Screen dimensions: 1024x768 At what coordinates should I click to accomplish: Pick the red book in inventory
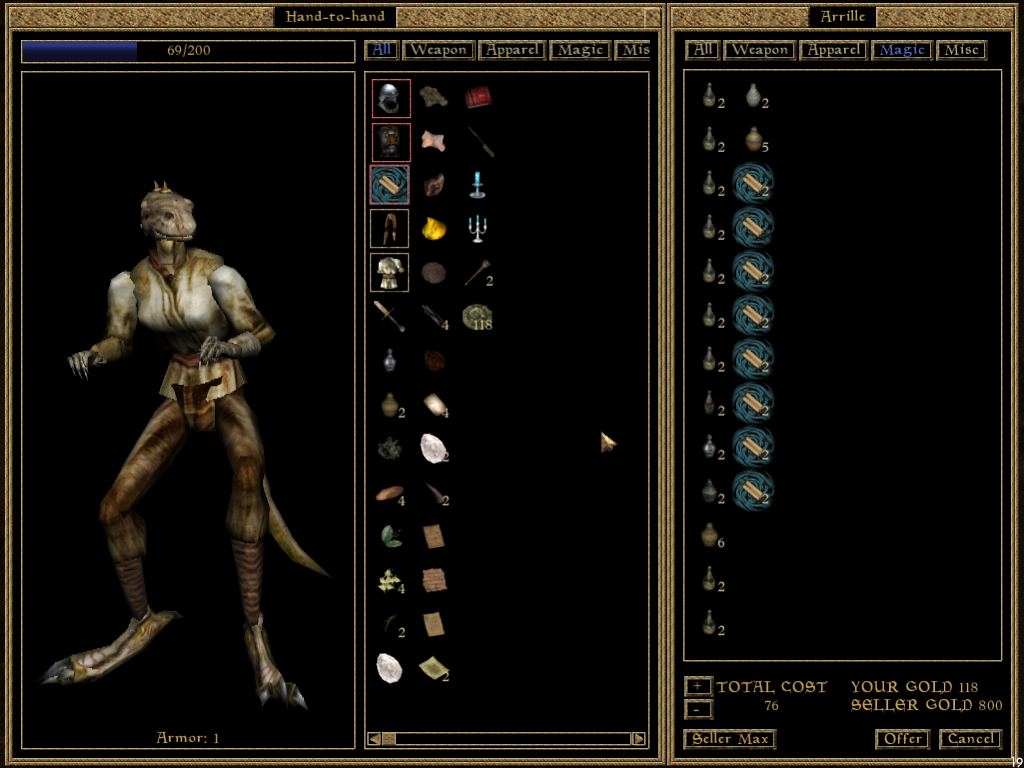477,97
